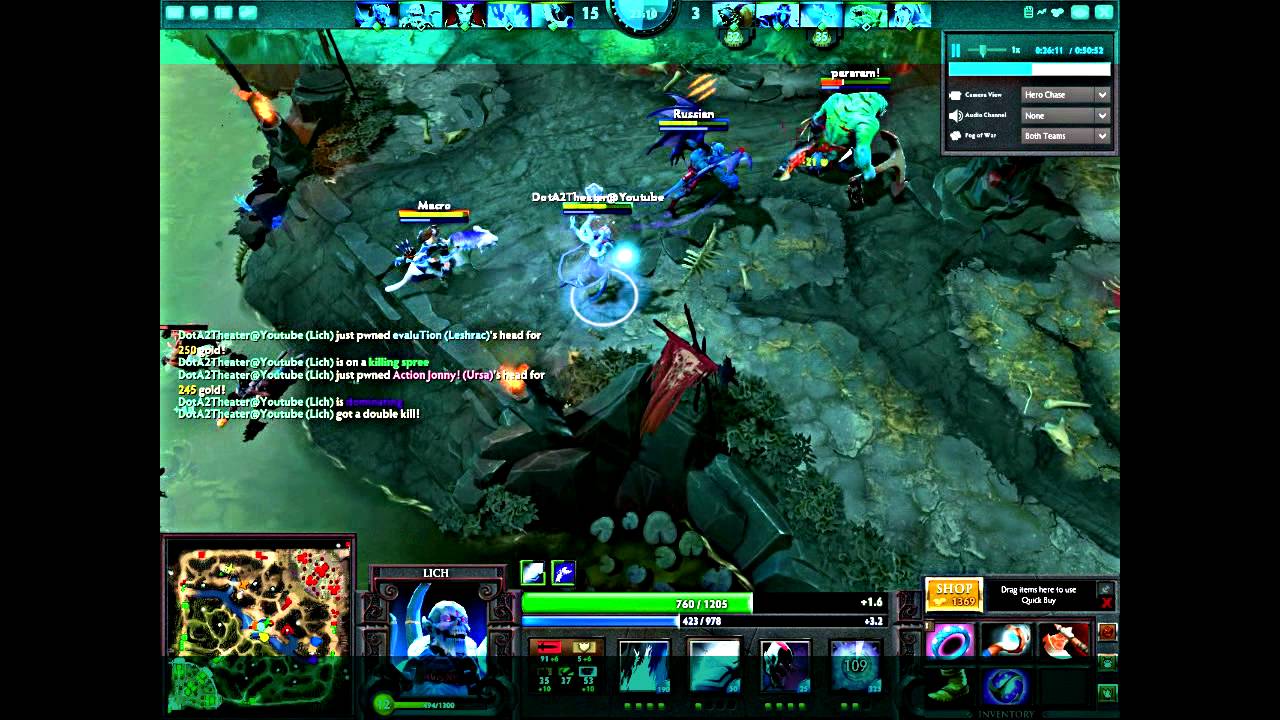This screenshot has width=1280, height=720.
Task: Open the Fog of War dropdown
Action: pos(1065,136)
